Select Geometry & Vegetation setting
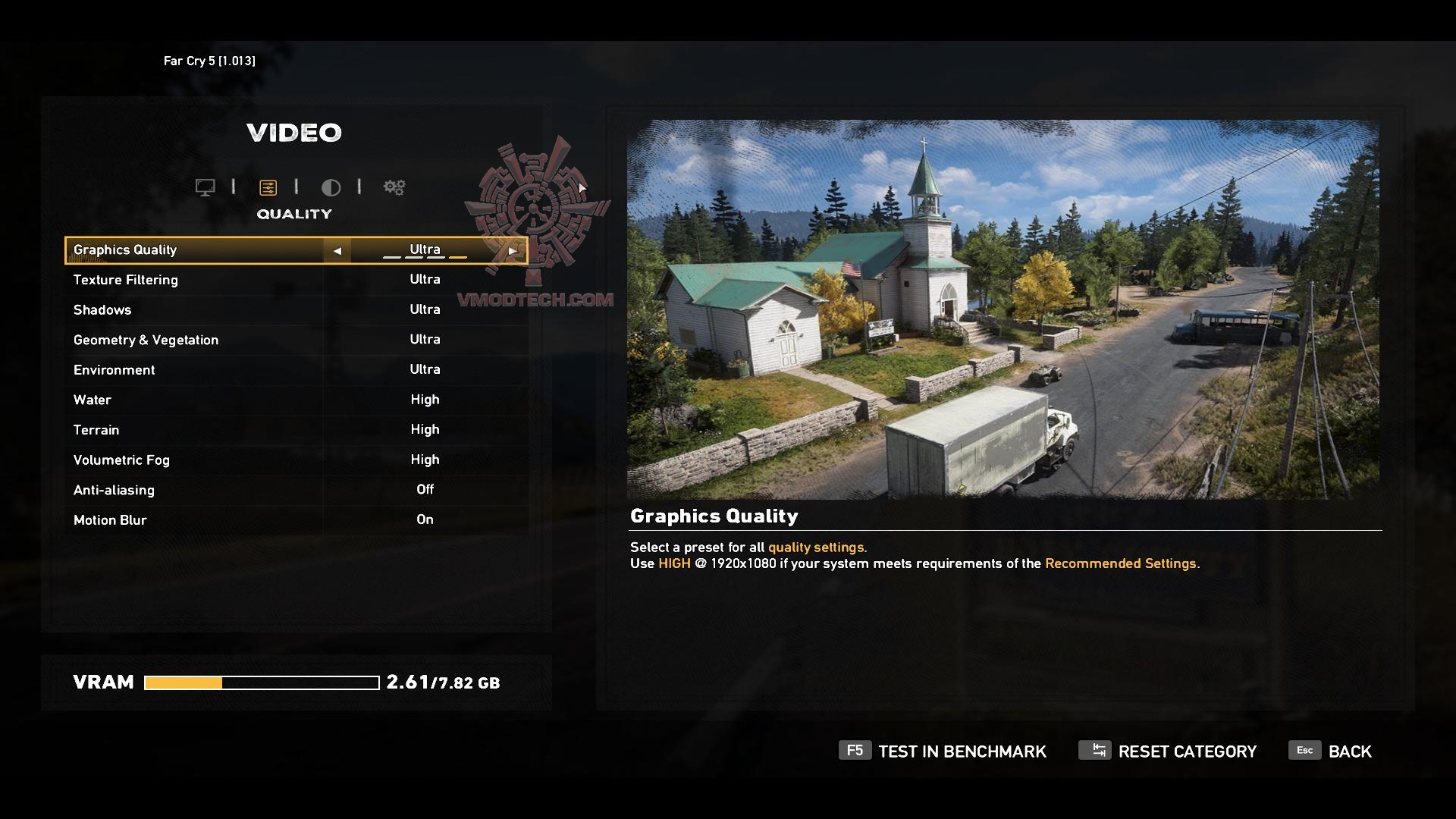 click(296, 340)
